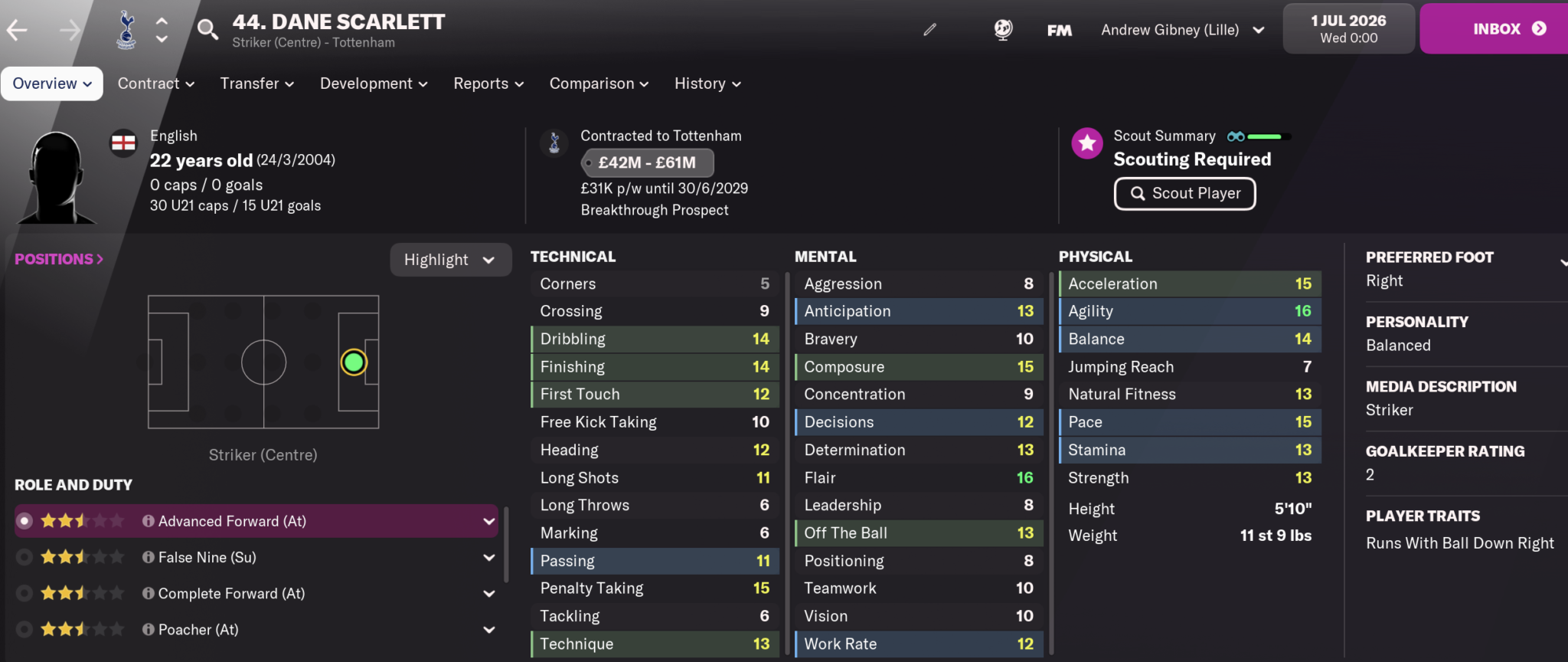Click the back navigation arrow
This screenshot has height=662, width=1568.
pos(18,28)
